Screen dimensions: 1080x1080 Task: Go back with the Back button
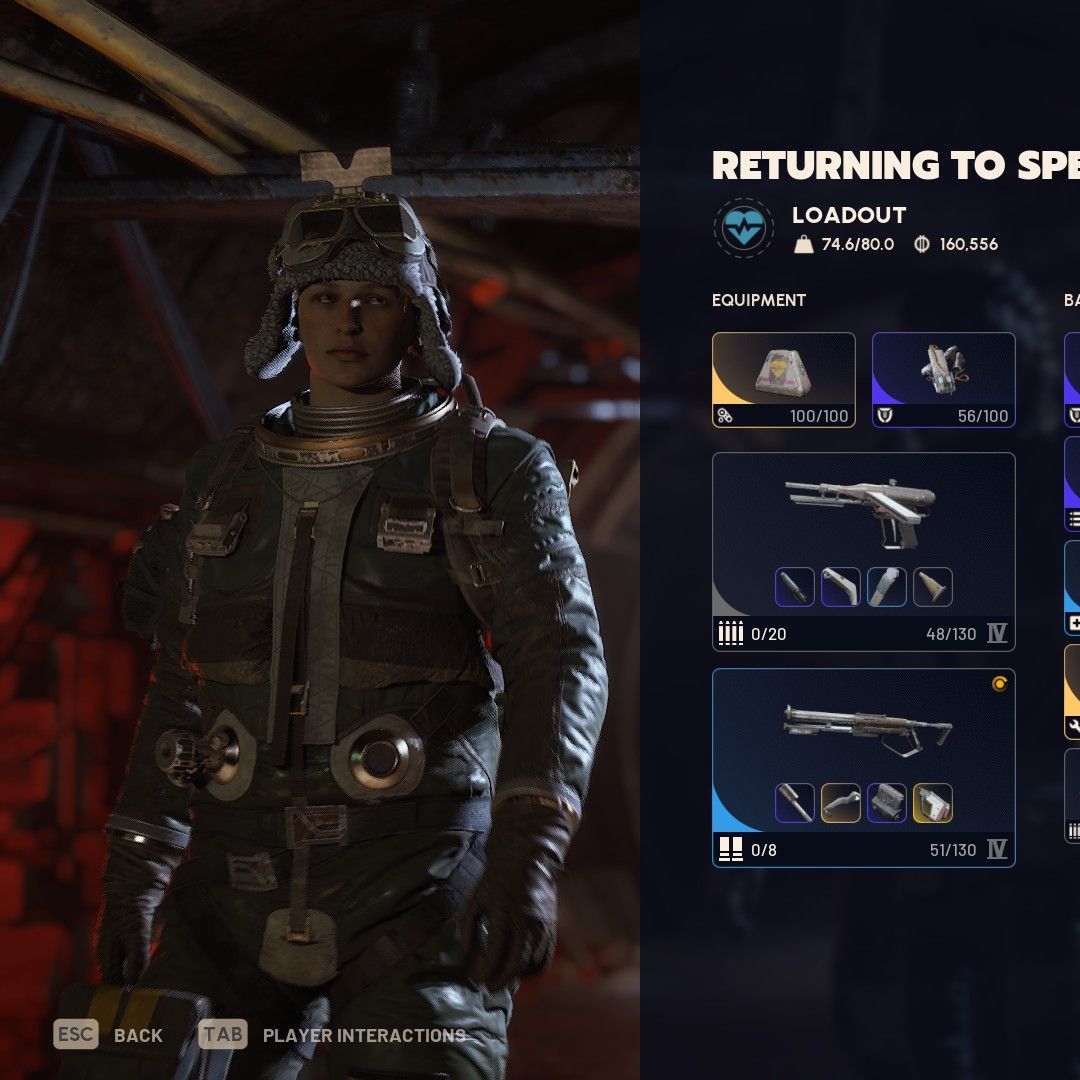[109, 1035]
